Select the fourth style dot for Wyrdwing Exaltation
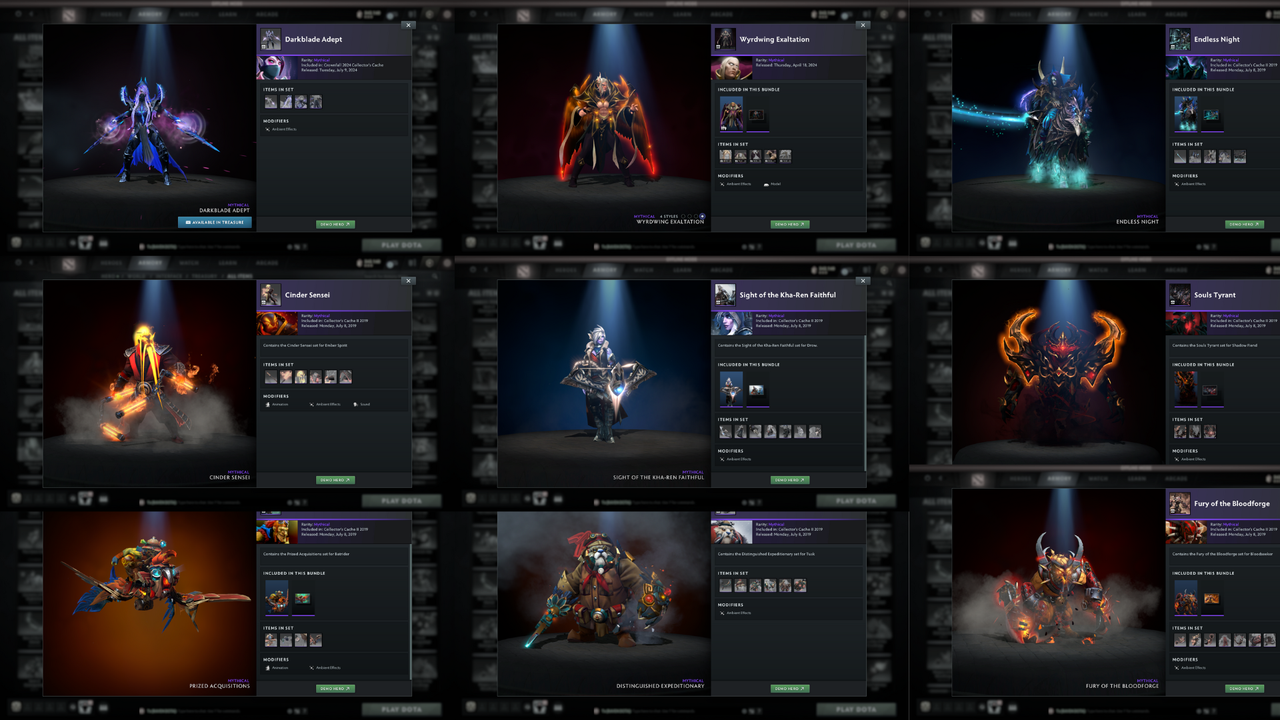Screen dimensions: 1280x720 (702, 216)
